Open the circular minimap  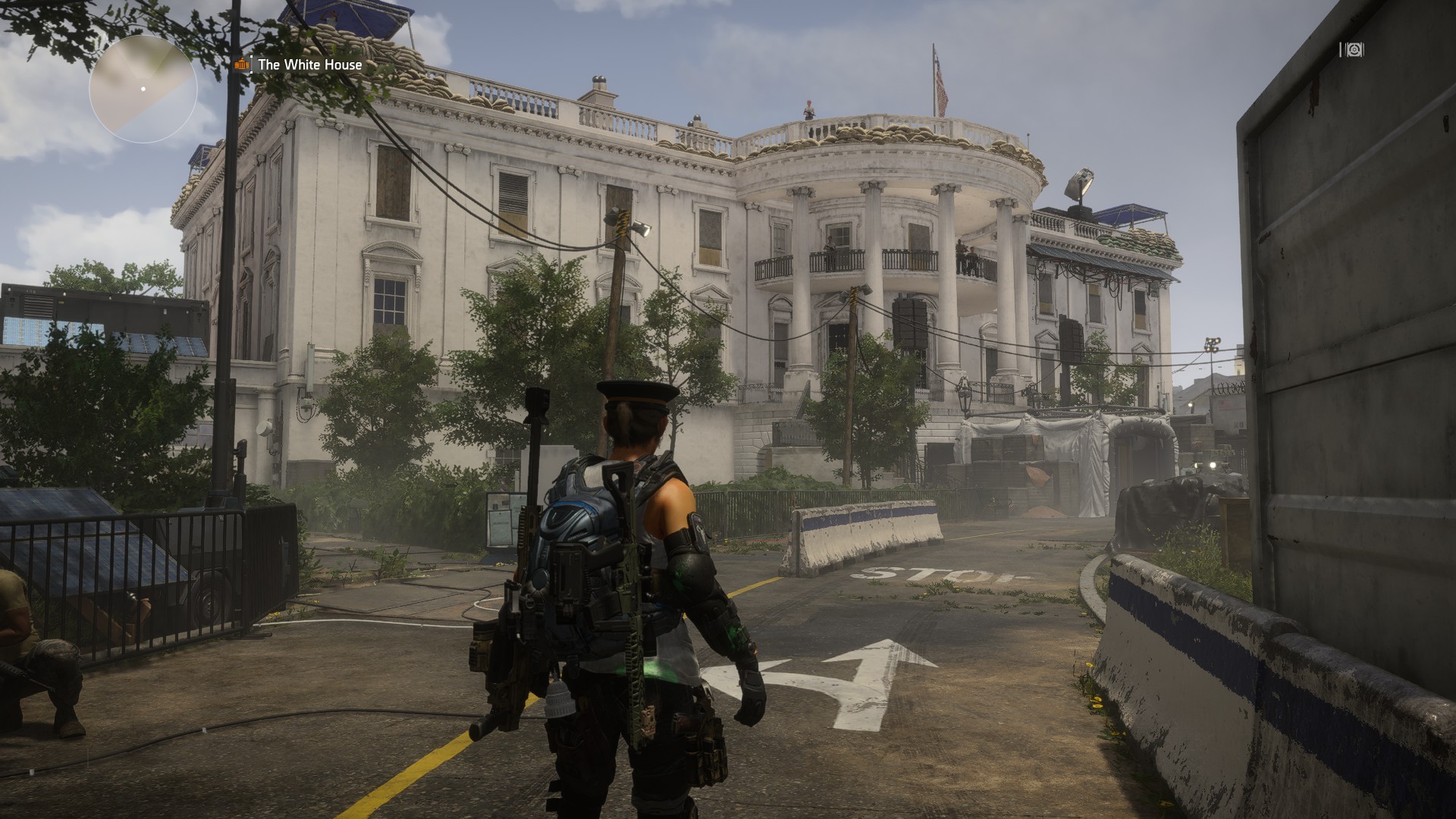click(x=143, y=89)
